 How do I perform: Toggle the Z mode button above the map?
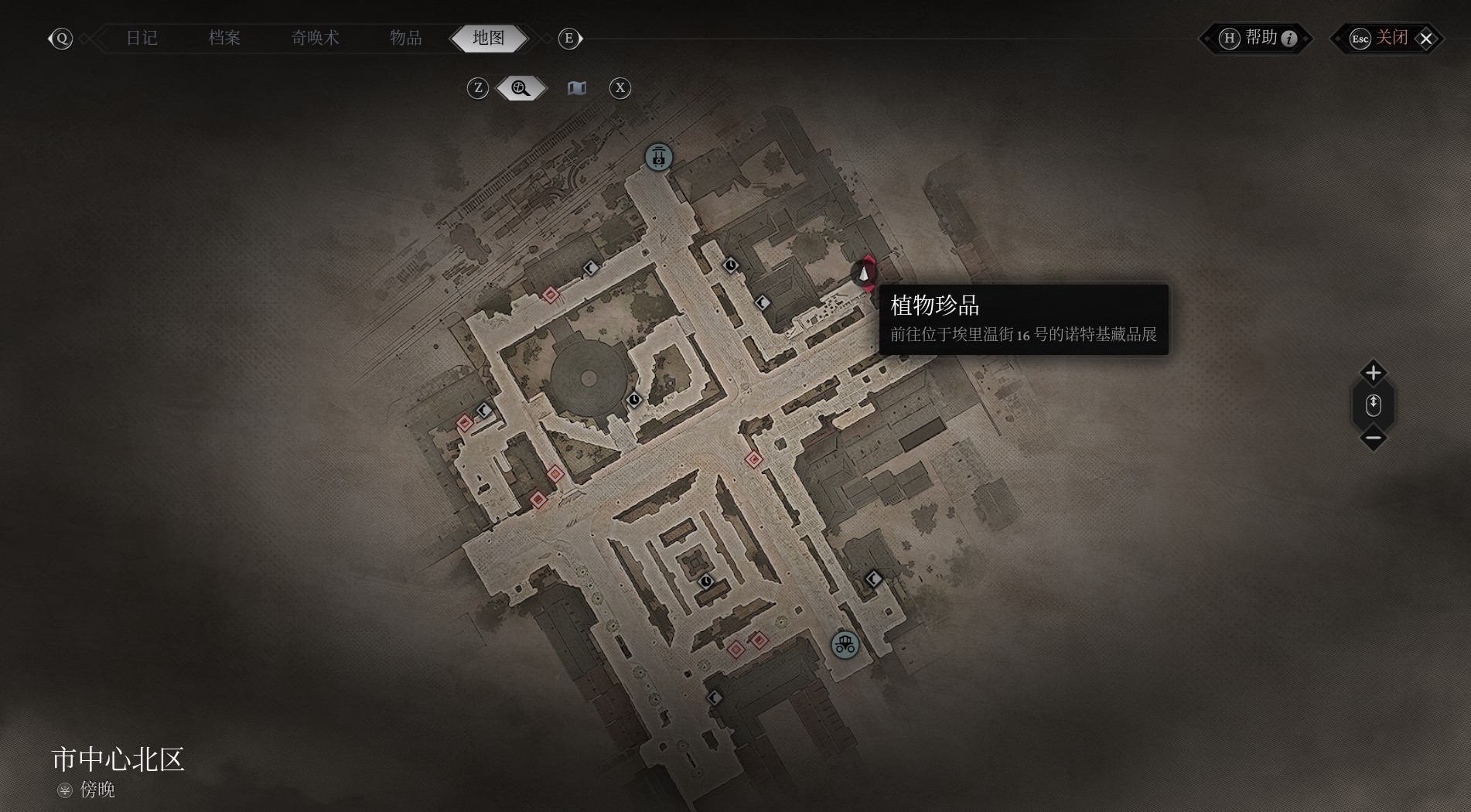click(x=477, y=88)
